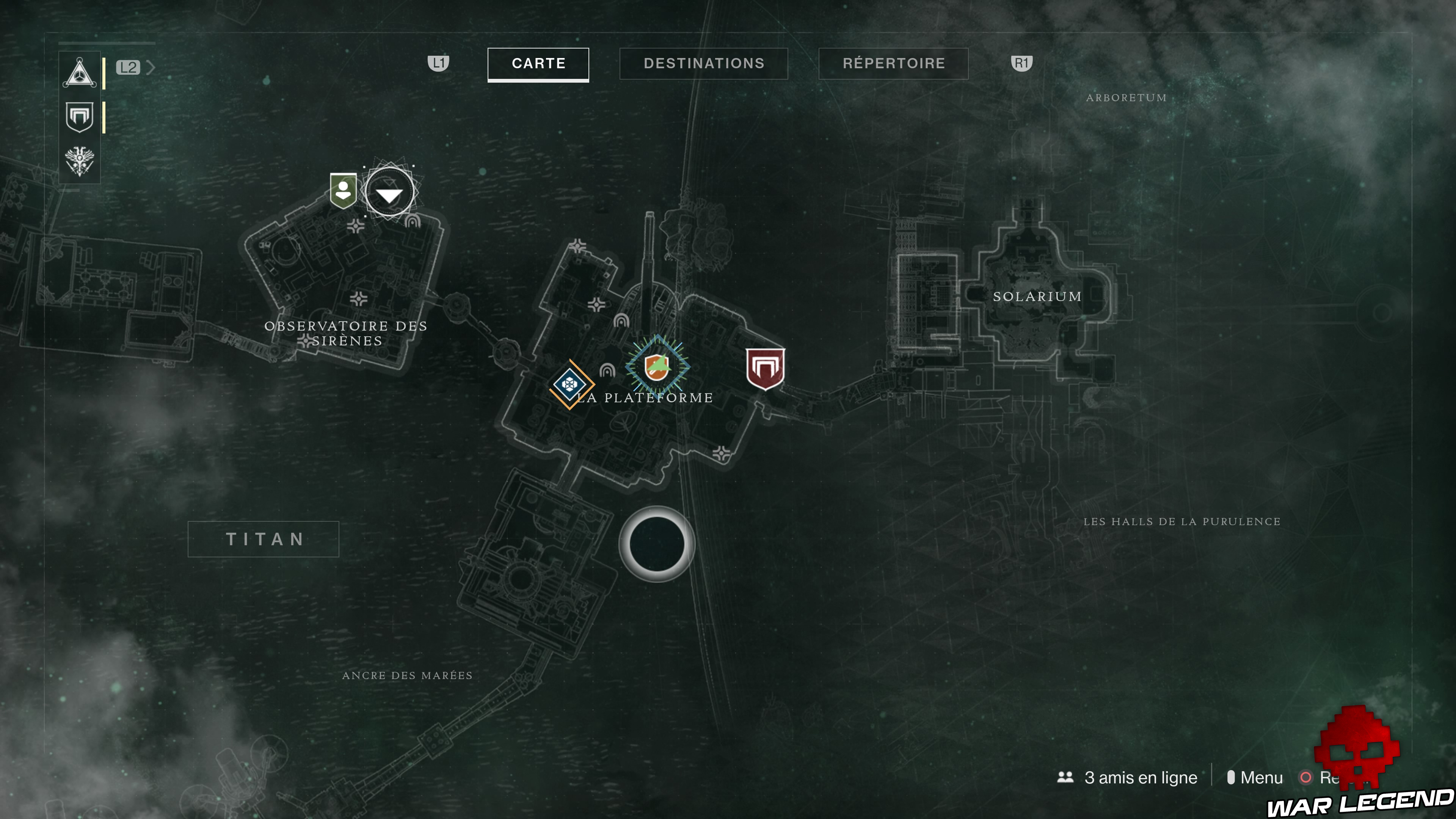Switch to the DESTINATIONS tab
Screen dimensions: 1456x819
coord(704,64)
